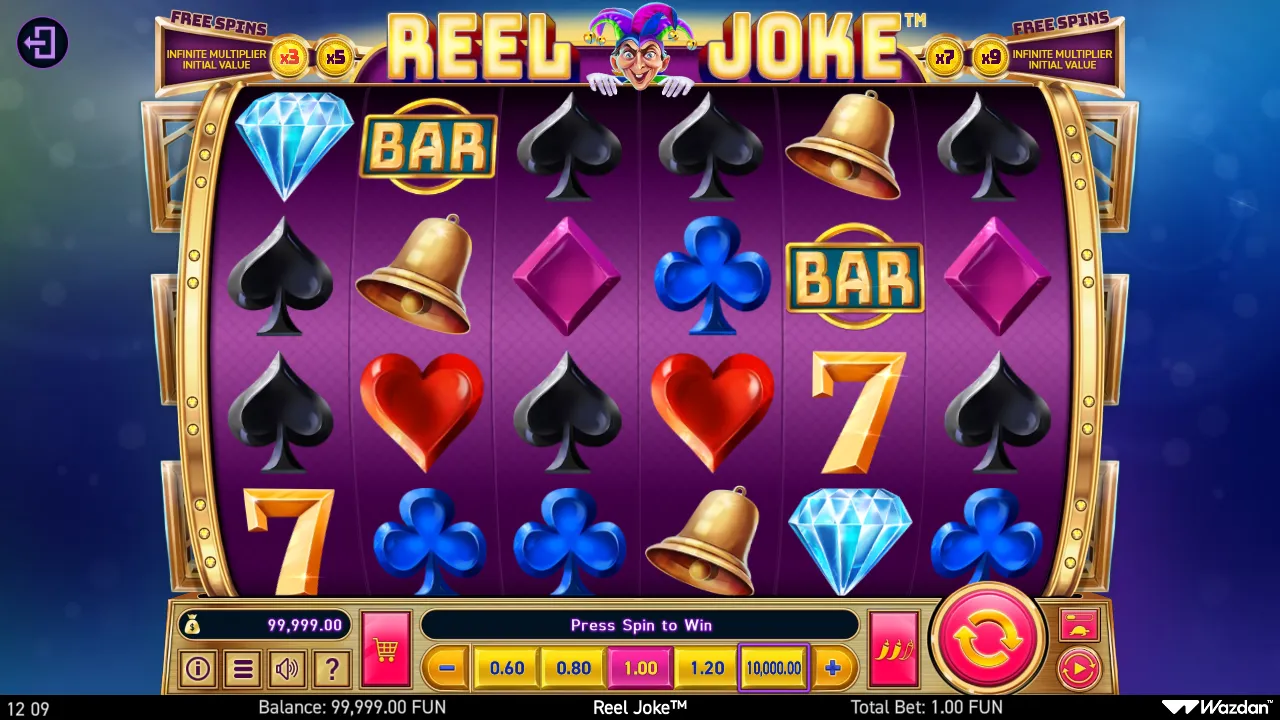Screen dimensions: 1280x720
Task: Increase bet with the plus stepper
Action: (834, 667)
